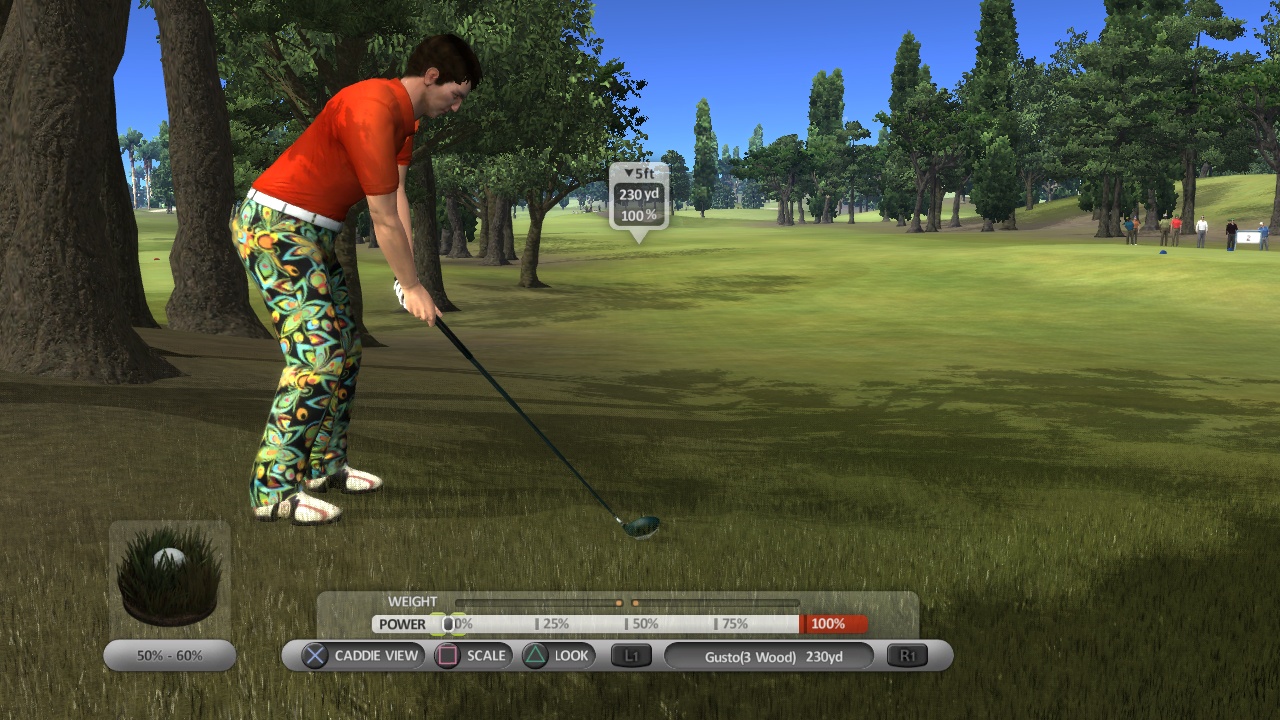Image resolution: width=1280 pixels, height=720 pixels.
Task: Select the Caddie View cross icon
Action: click(x=314, y=656)
